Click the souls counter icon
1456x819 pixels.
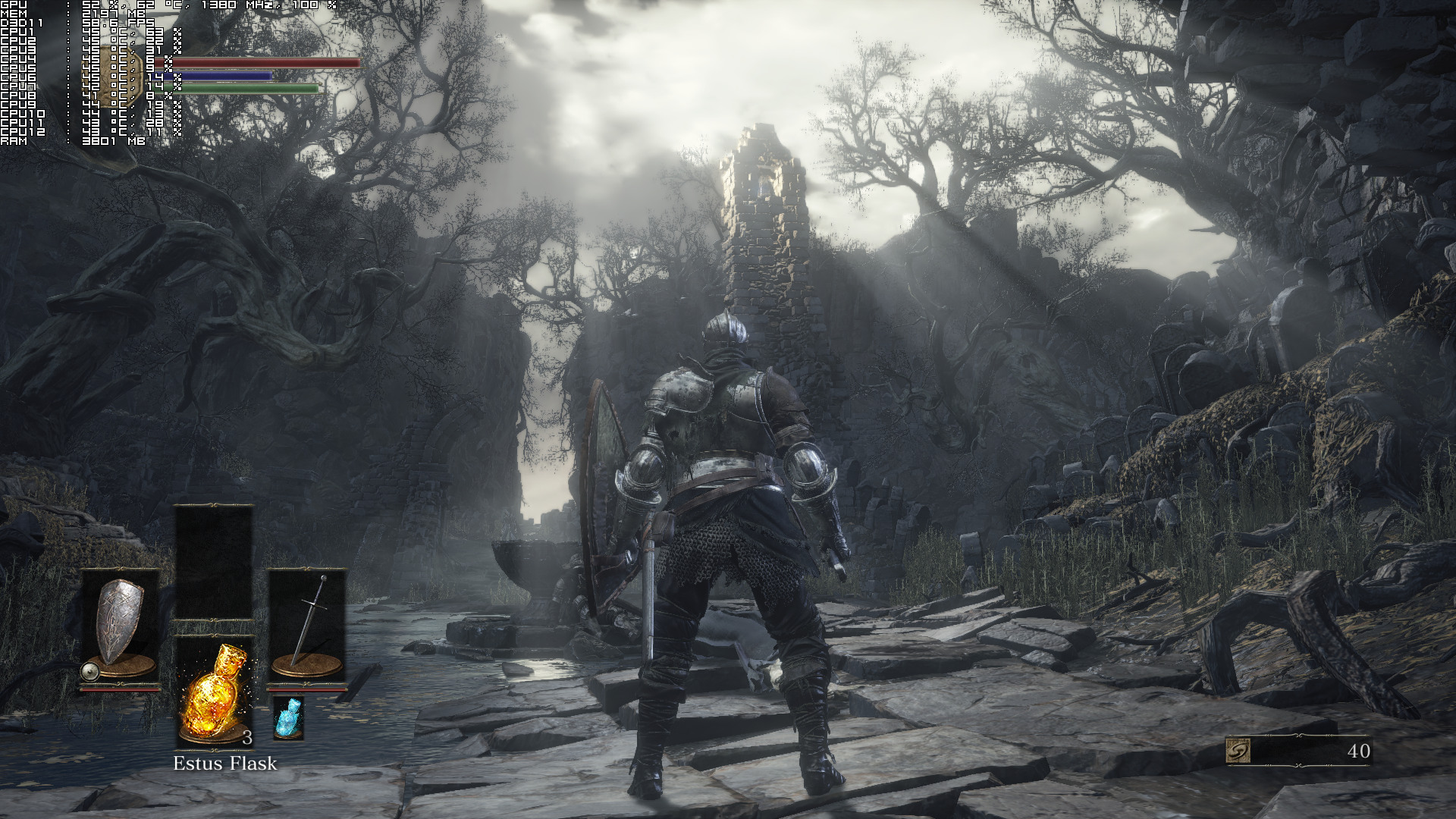(1238, 751)
